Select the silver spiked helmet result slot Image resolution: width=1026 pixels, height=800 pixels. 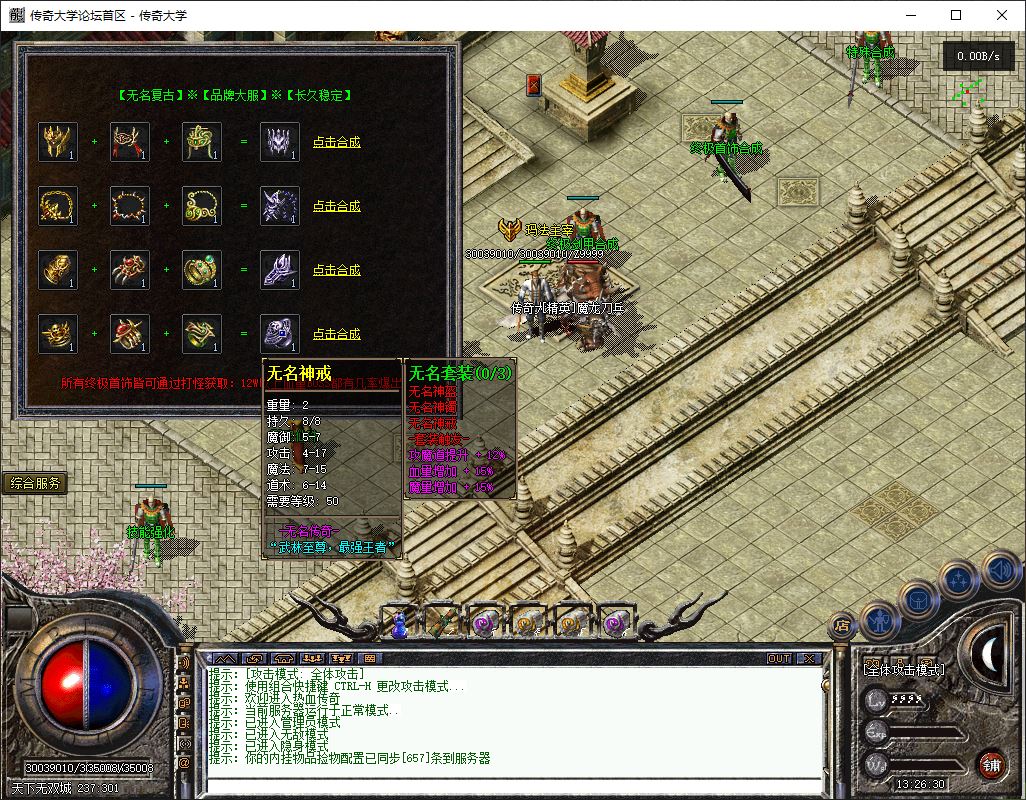280,142
